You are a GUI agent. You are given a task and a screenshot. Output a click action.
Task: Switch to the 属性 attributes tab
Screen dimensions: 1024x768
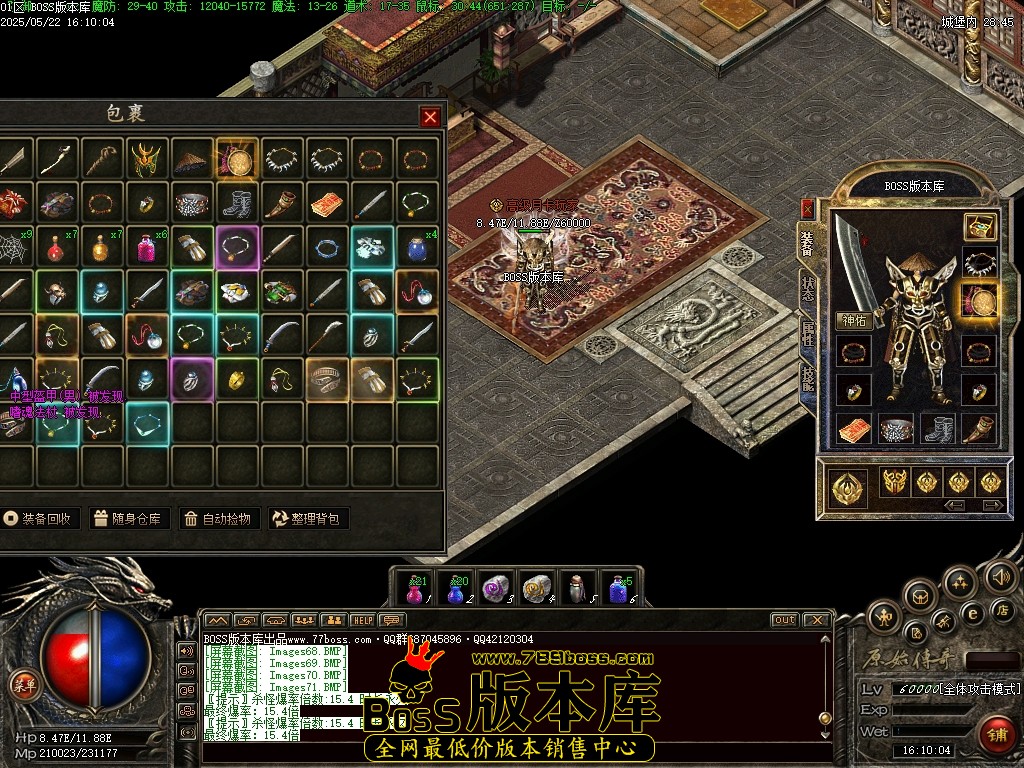click(807, 333)
